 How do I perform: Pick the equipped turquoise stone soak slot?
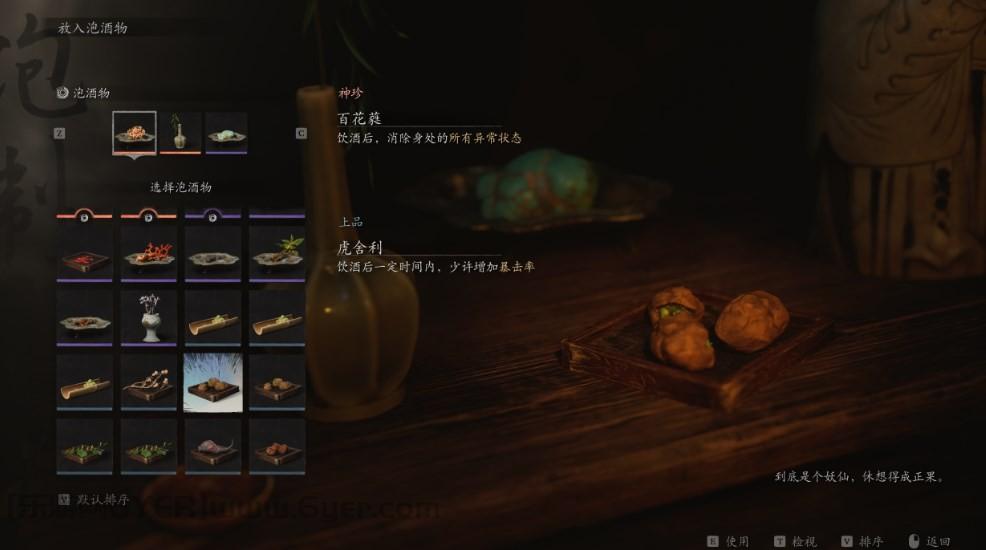pos(226,133)
